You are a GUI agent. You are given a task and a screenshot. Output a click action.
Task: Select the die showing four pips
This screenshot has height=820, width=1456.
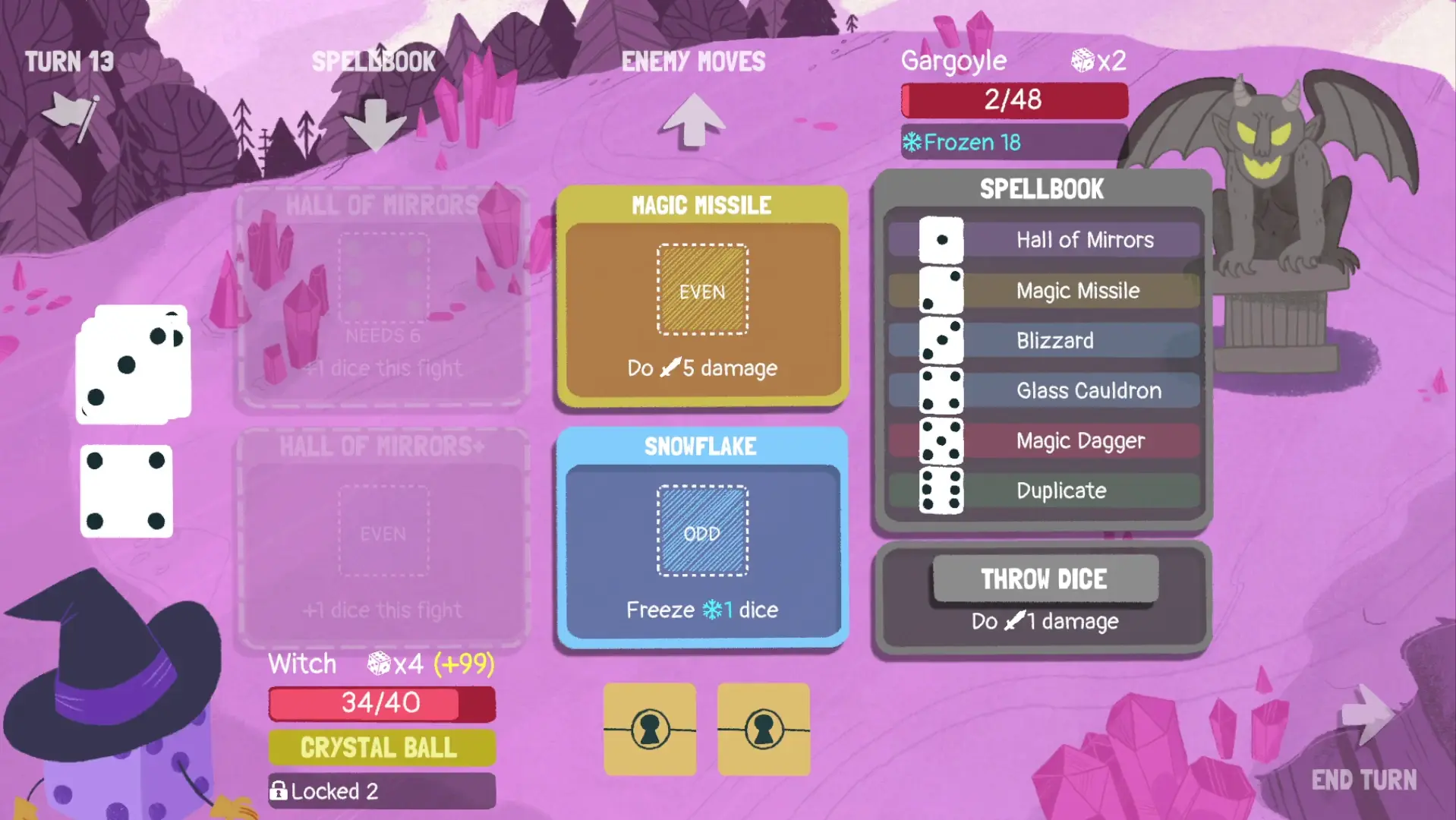(x=126, y=492)
